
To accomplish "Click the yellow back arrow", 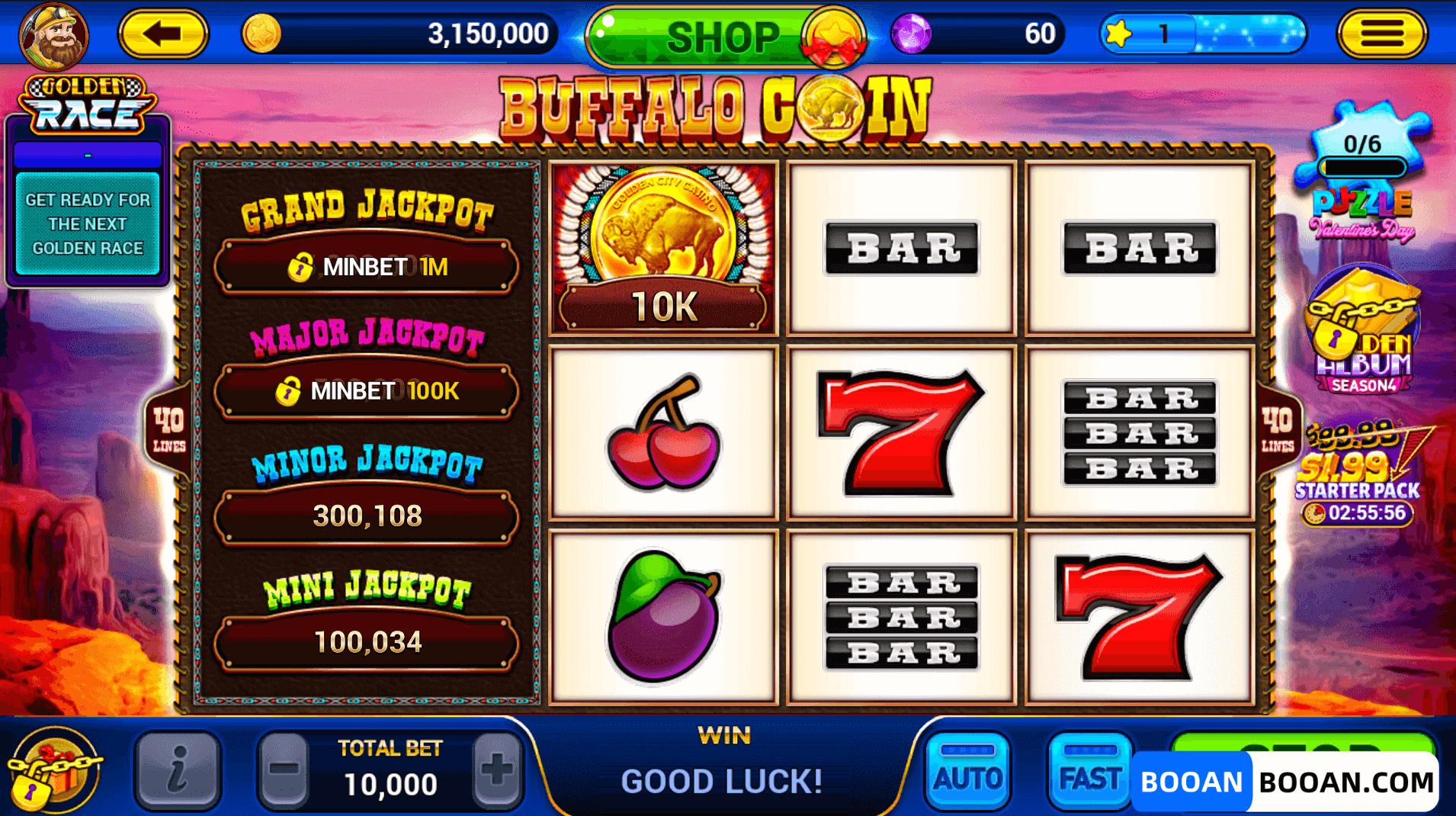I will (162, 34).
